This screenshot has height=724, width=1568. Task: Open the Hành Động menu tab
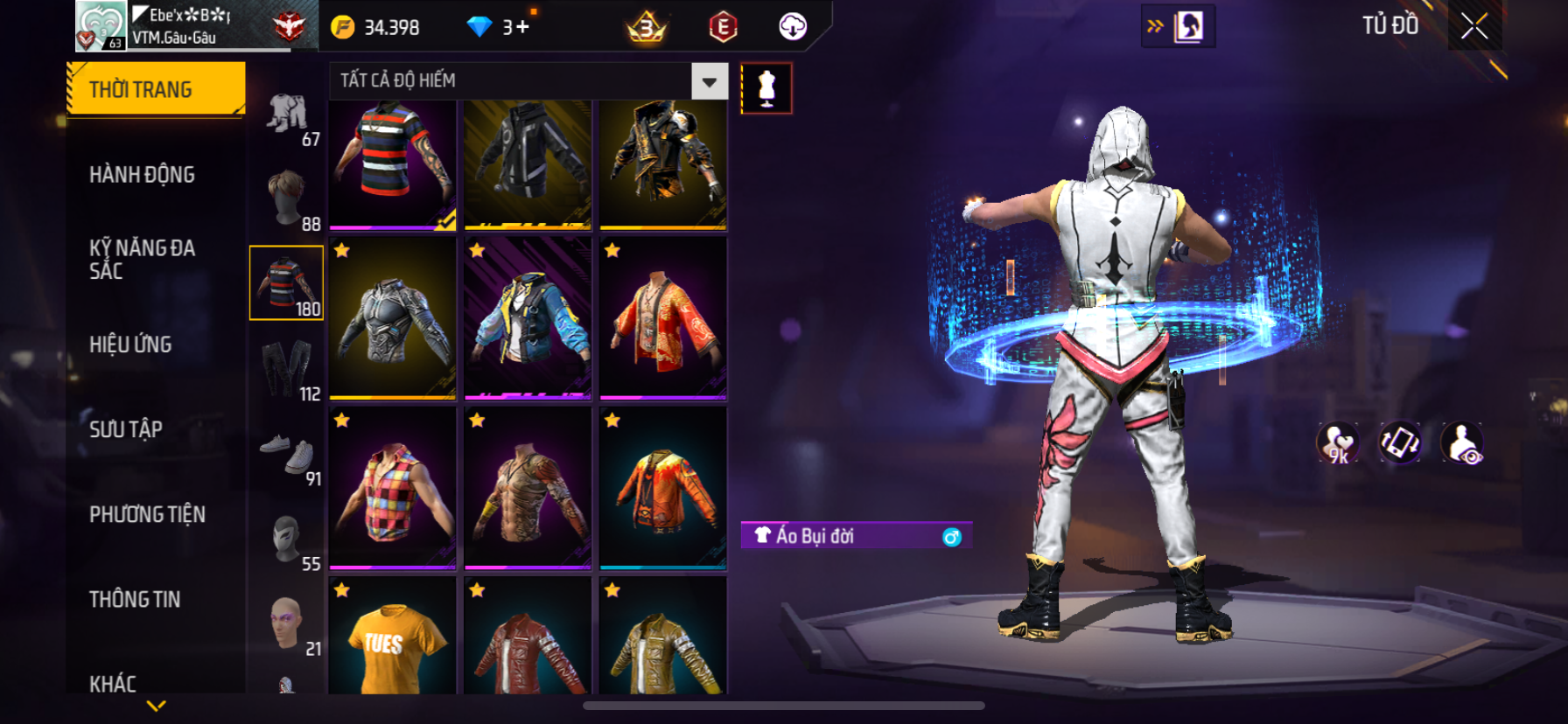(x=142, y=175)
